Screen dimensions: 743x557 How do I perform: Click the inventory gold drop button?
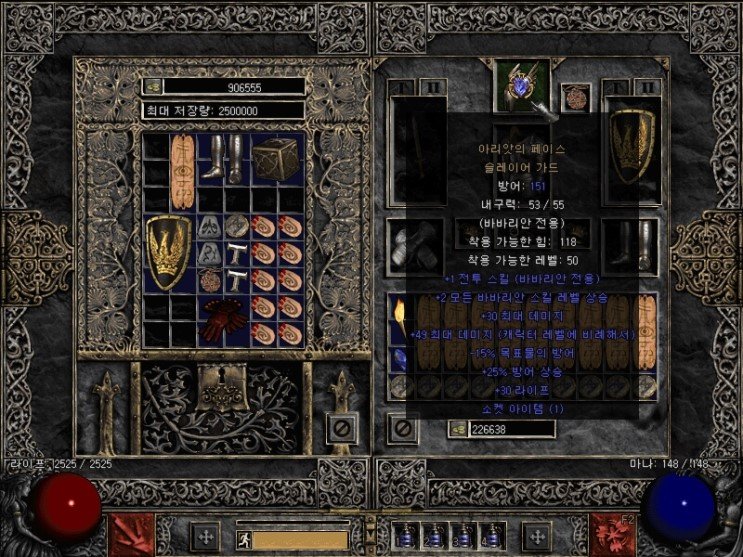click(x=456, y=429)
